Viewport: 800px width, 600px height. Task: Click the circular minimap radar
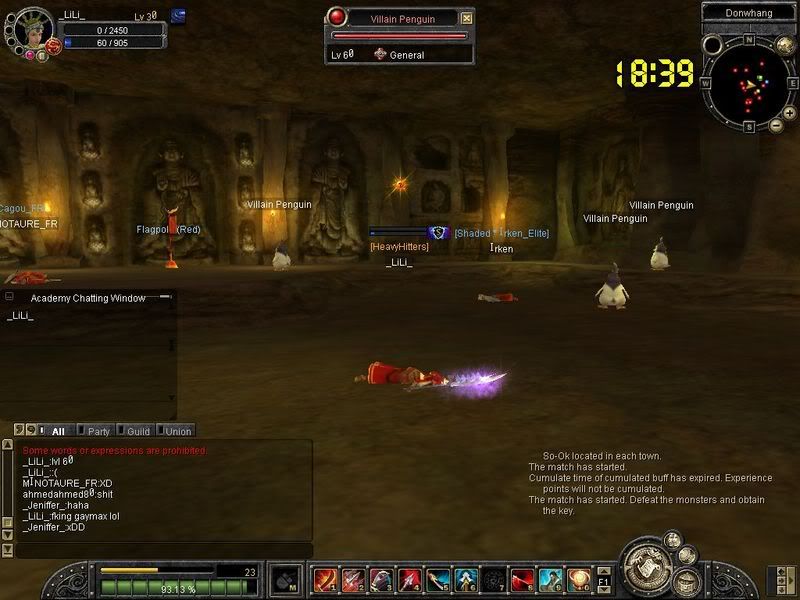(x=749, y=85)
